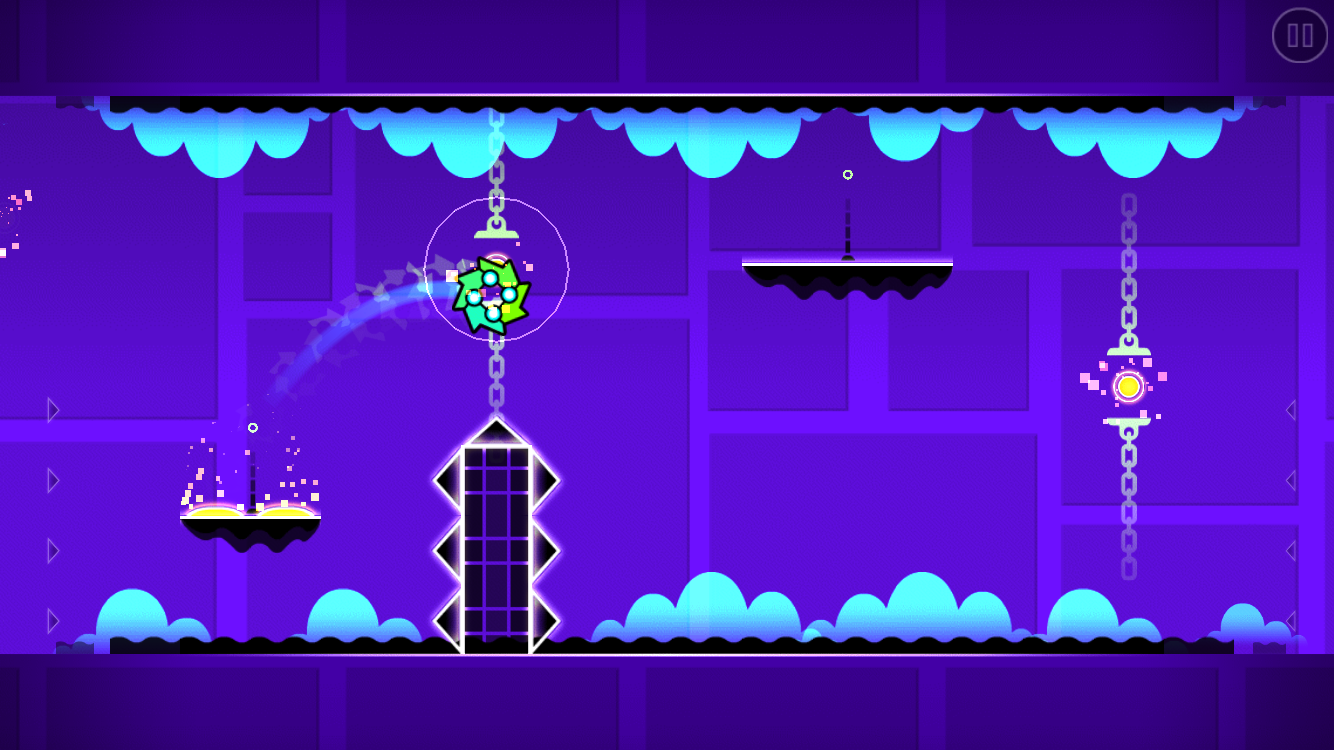
Task: Click the spinning green player icon
Action: (x=495, y=295)
